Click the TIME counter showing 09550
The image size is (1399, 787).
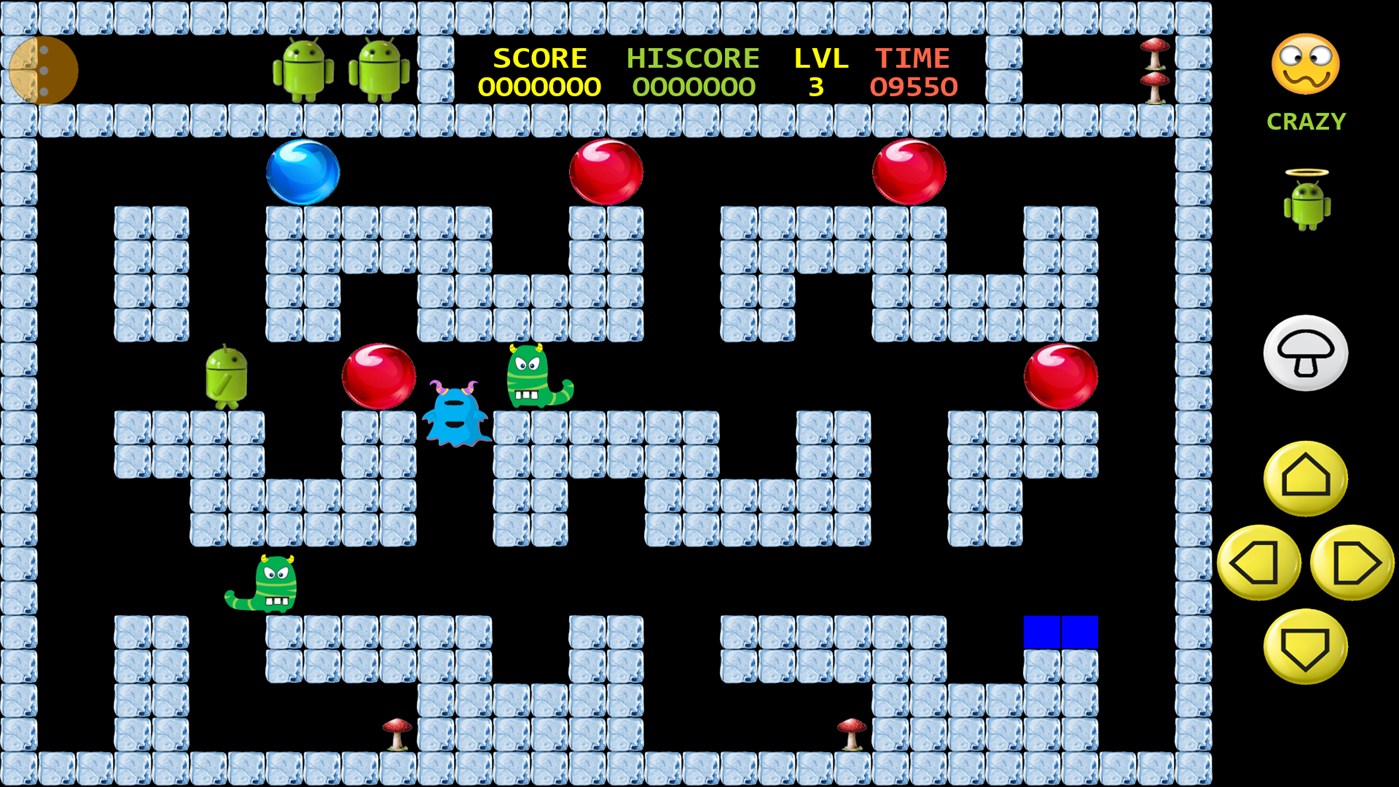point(913,86)
